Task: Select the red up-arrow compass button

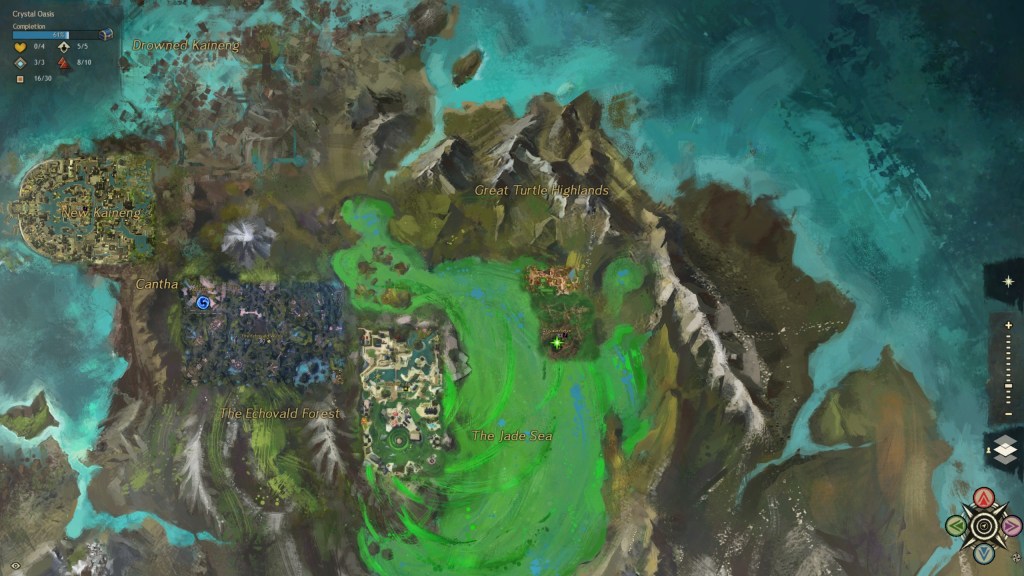Action: click(x=984, y=497)
